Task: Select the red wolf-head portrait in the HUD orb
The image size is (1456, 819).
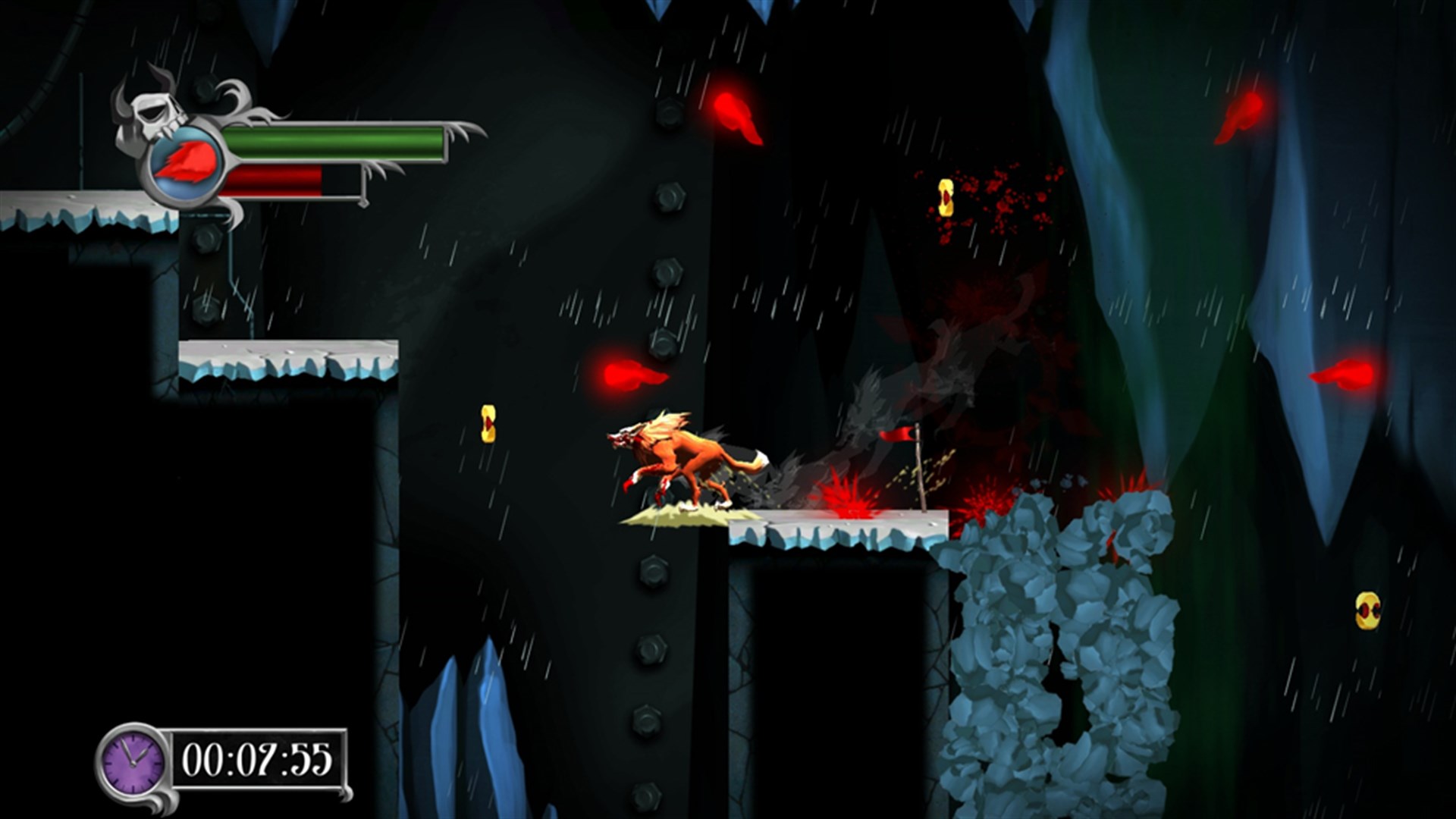Action: 184,161
